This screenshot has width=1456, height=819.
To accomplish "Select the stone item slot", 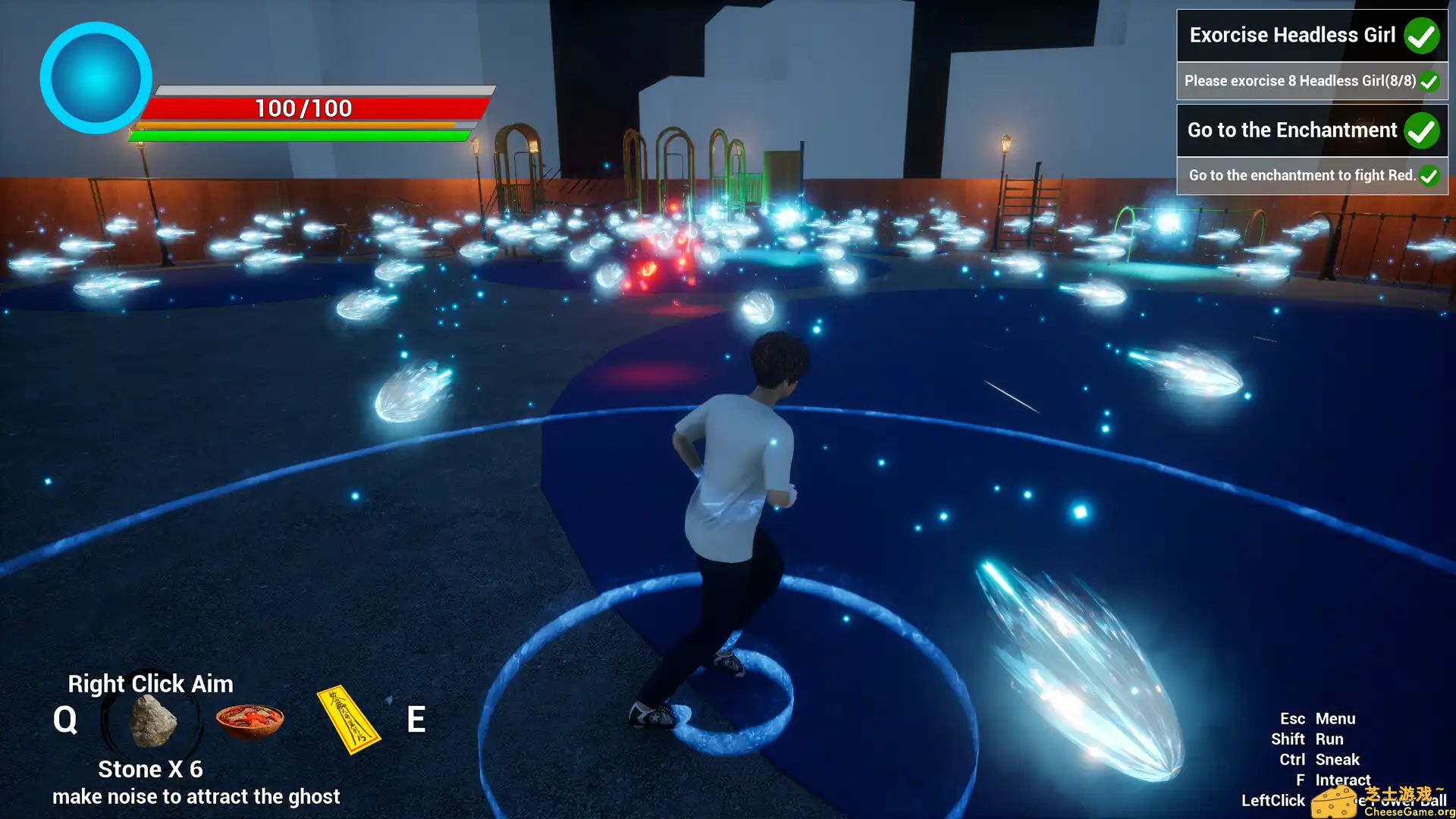I will [152, 720].
